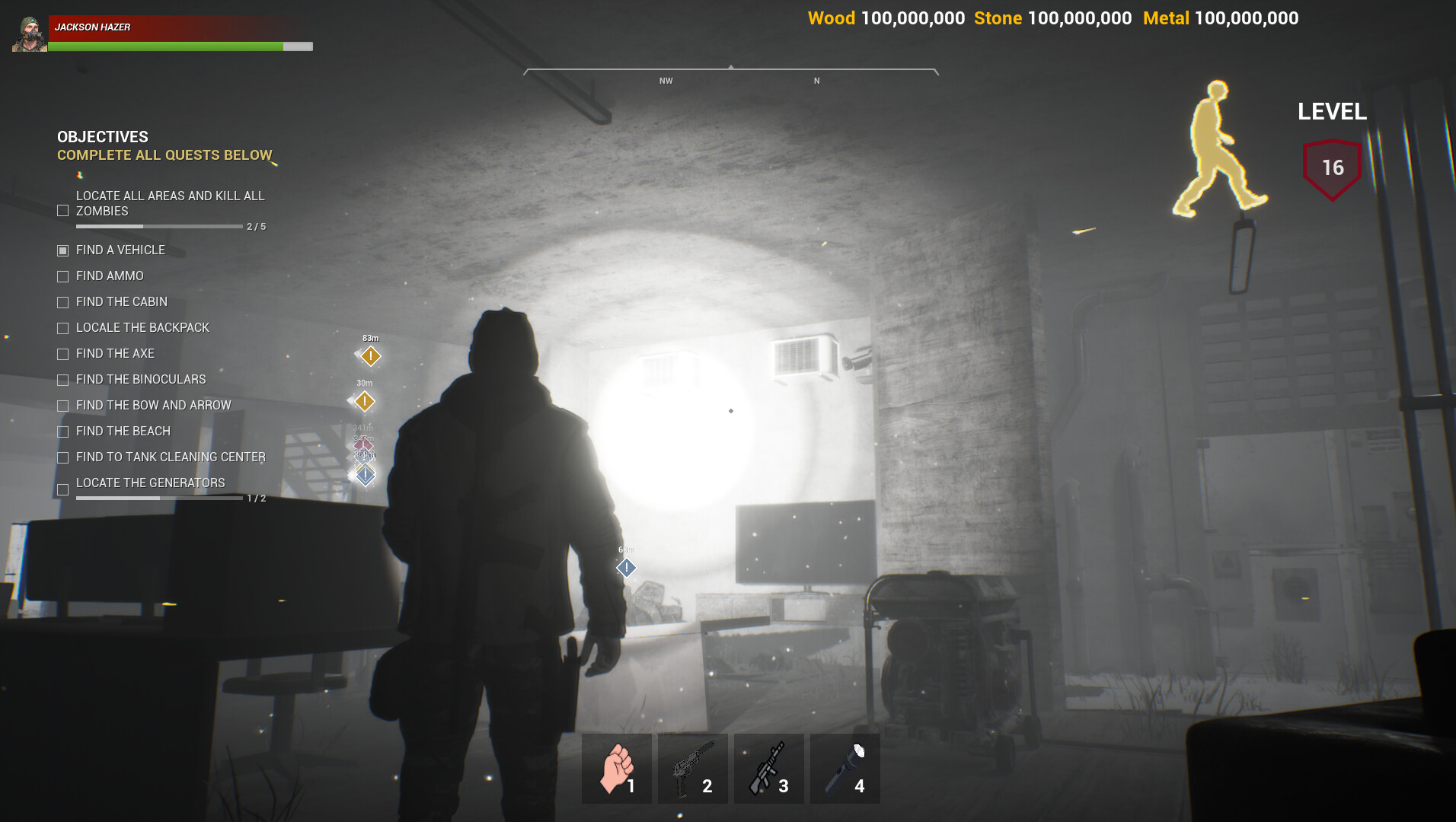Click the Wood resource counter

point(886,18)
